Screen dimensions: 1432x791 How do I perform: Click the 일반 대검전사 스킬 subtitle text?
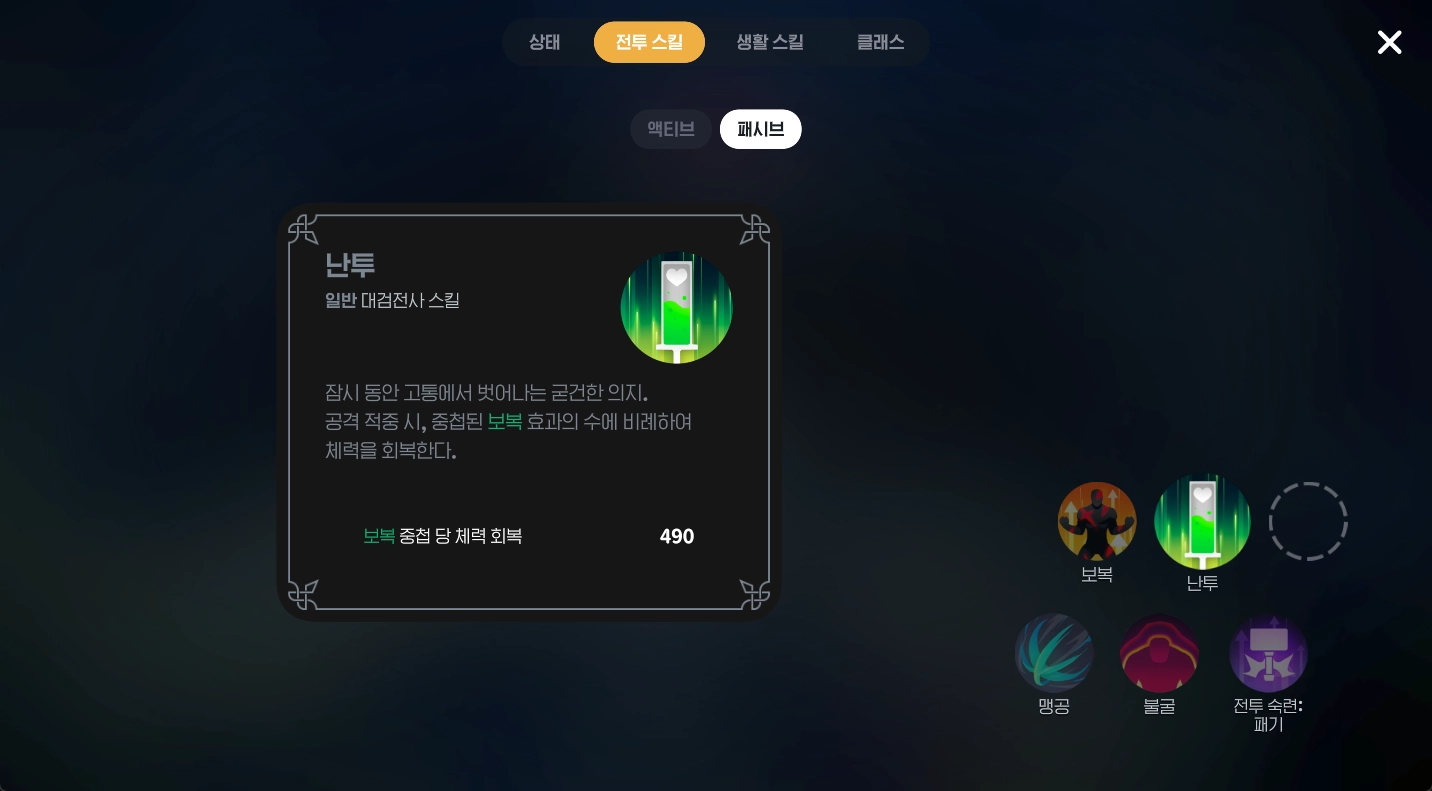pyautogui.click(x=392, y=300)
